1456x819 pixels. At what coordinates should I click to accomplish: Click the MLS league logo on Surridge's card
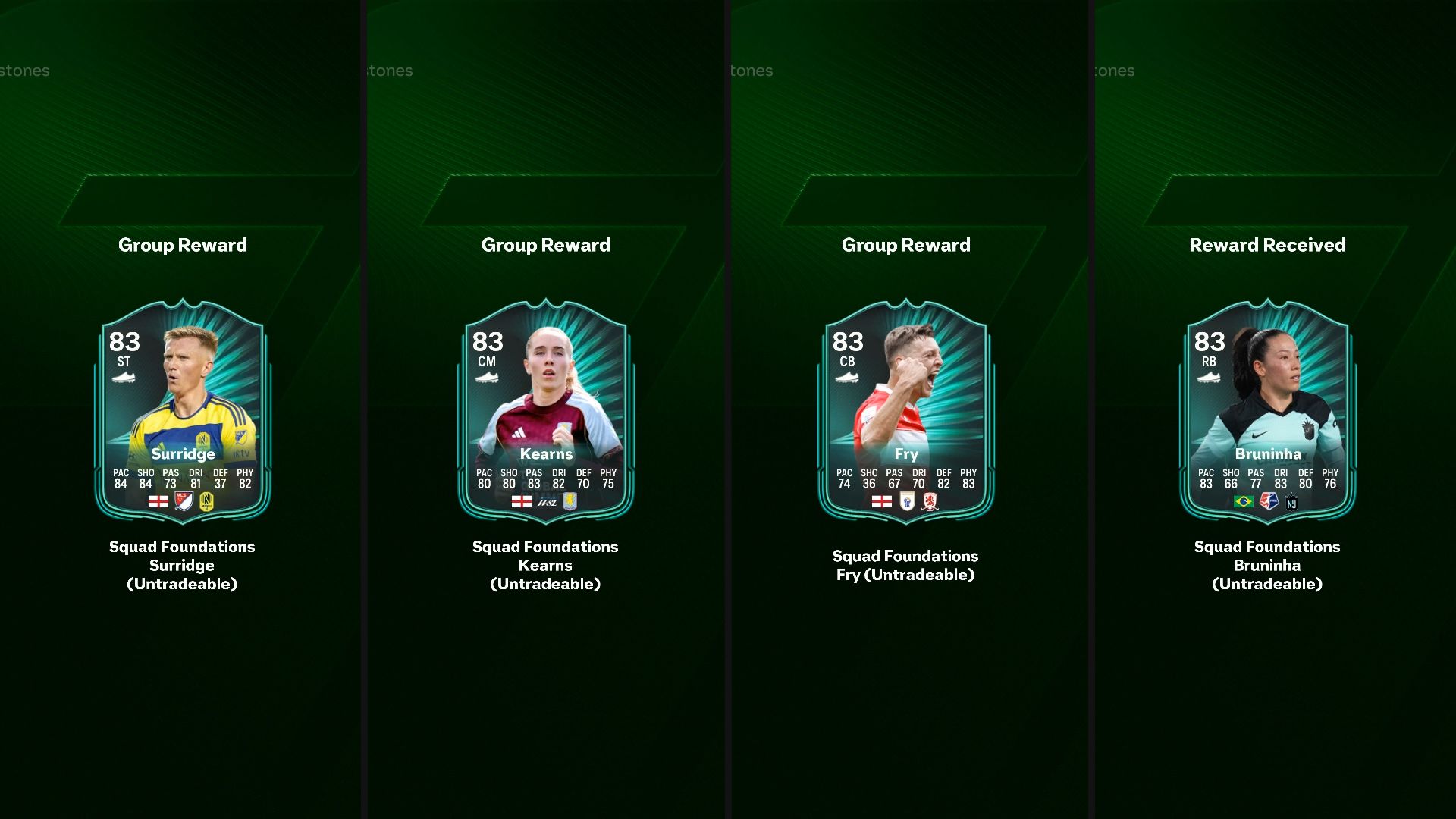click(x=184, y=501)
